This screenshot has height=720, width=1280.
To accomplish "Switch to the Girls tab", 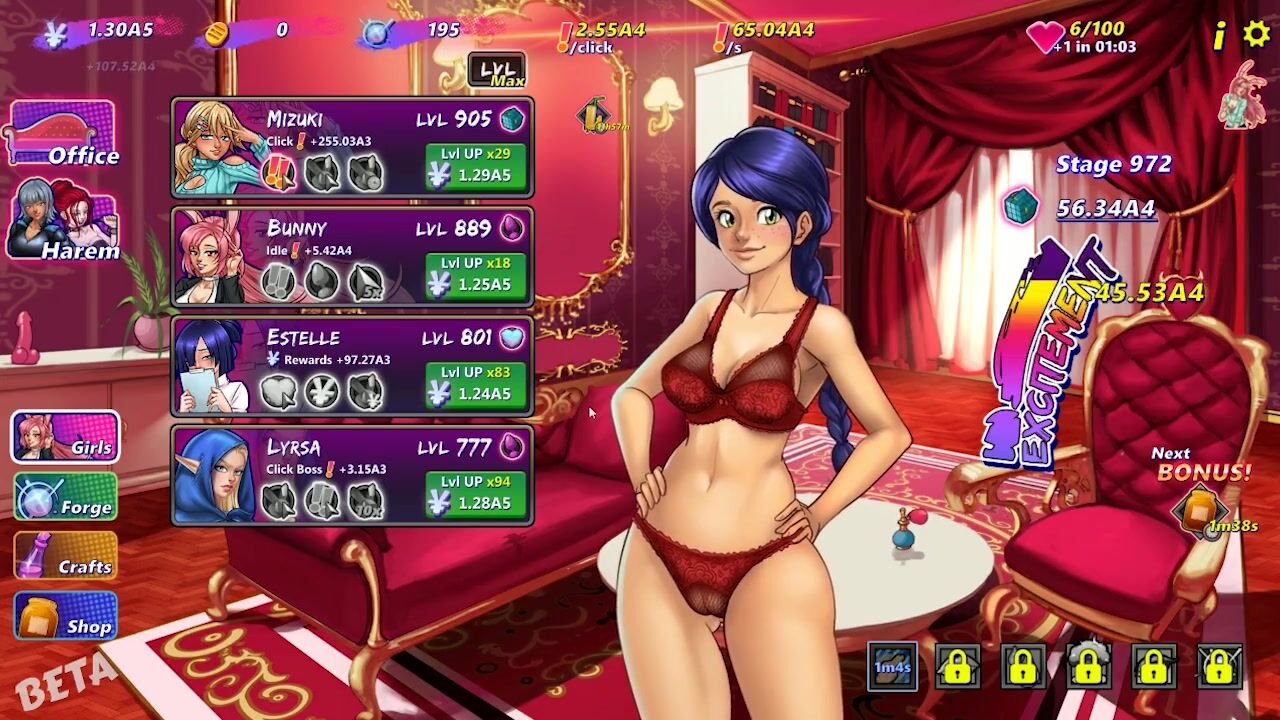I will point(66,437).
